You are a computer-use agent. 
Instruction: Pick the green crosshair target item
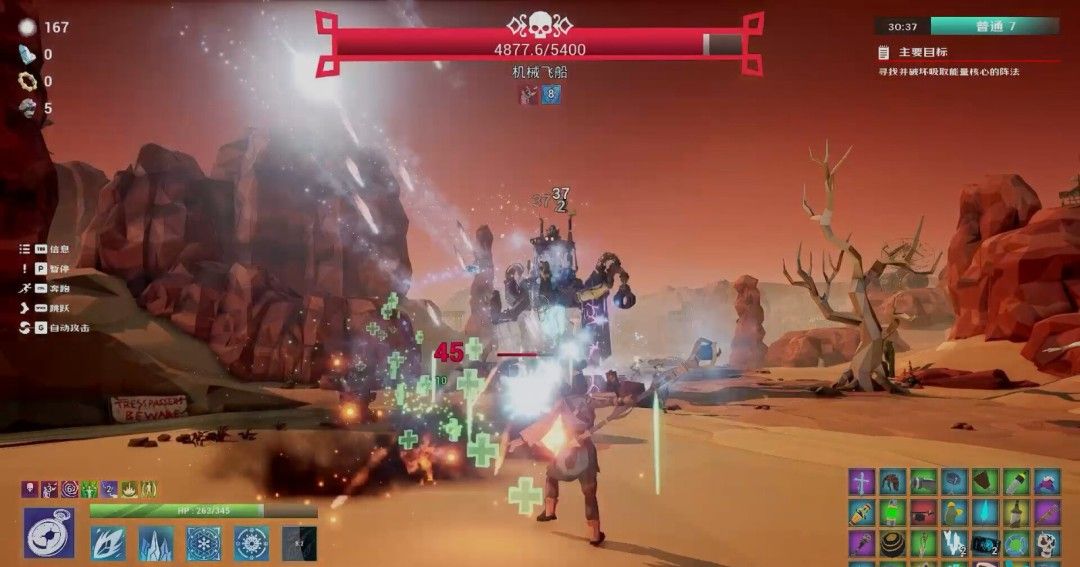tap(1017, 544)
